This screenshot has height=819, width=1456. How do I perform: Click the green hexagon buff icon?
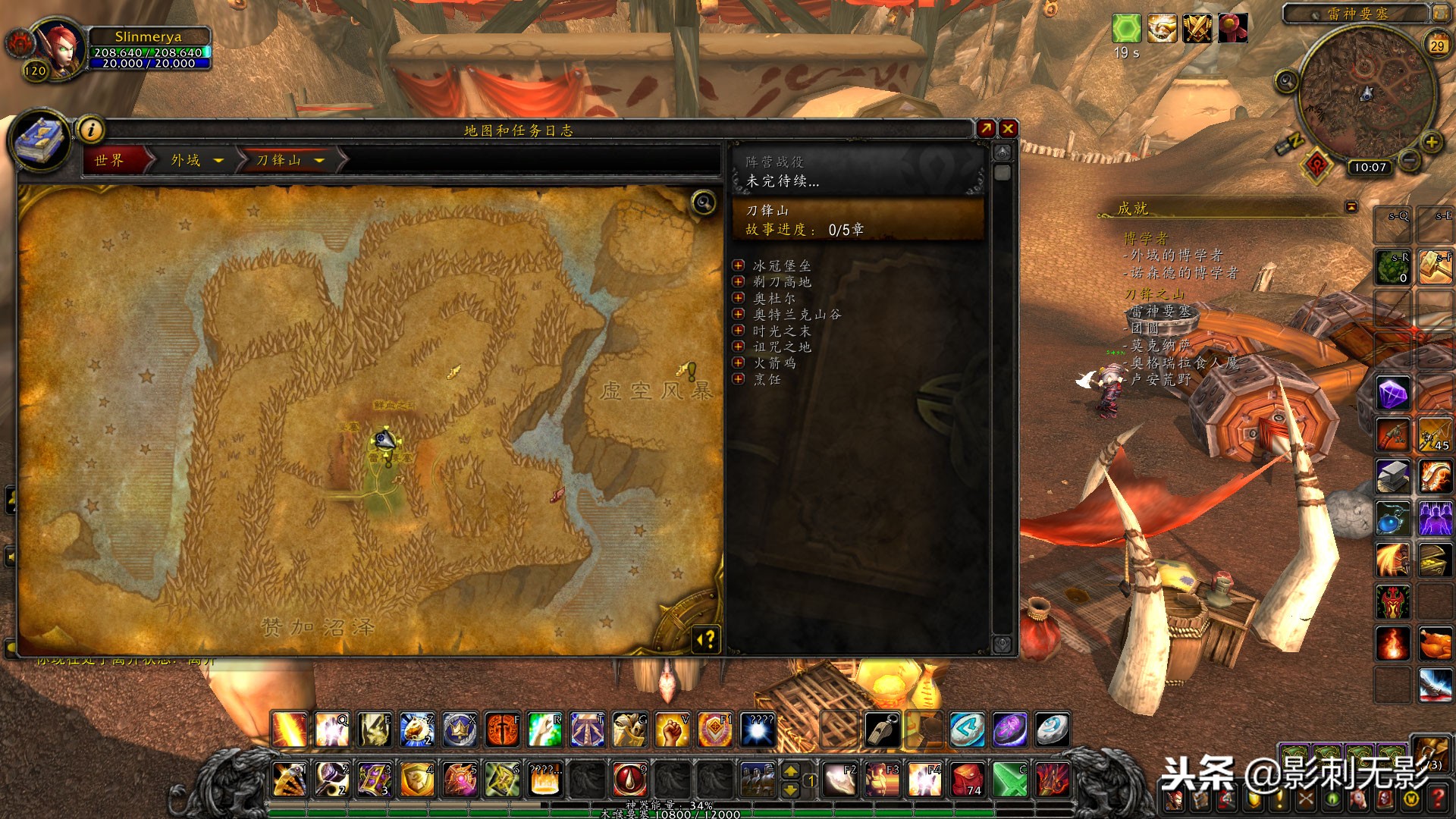tap(1126, 29)
